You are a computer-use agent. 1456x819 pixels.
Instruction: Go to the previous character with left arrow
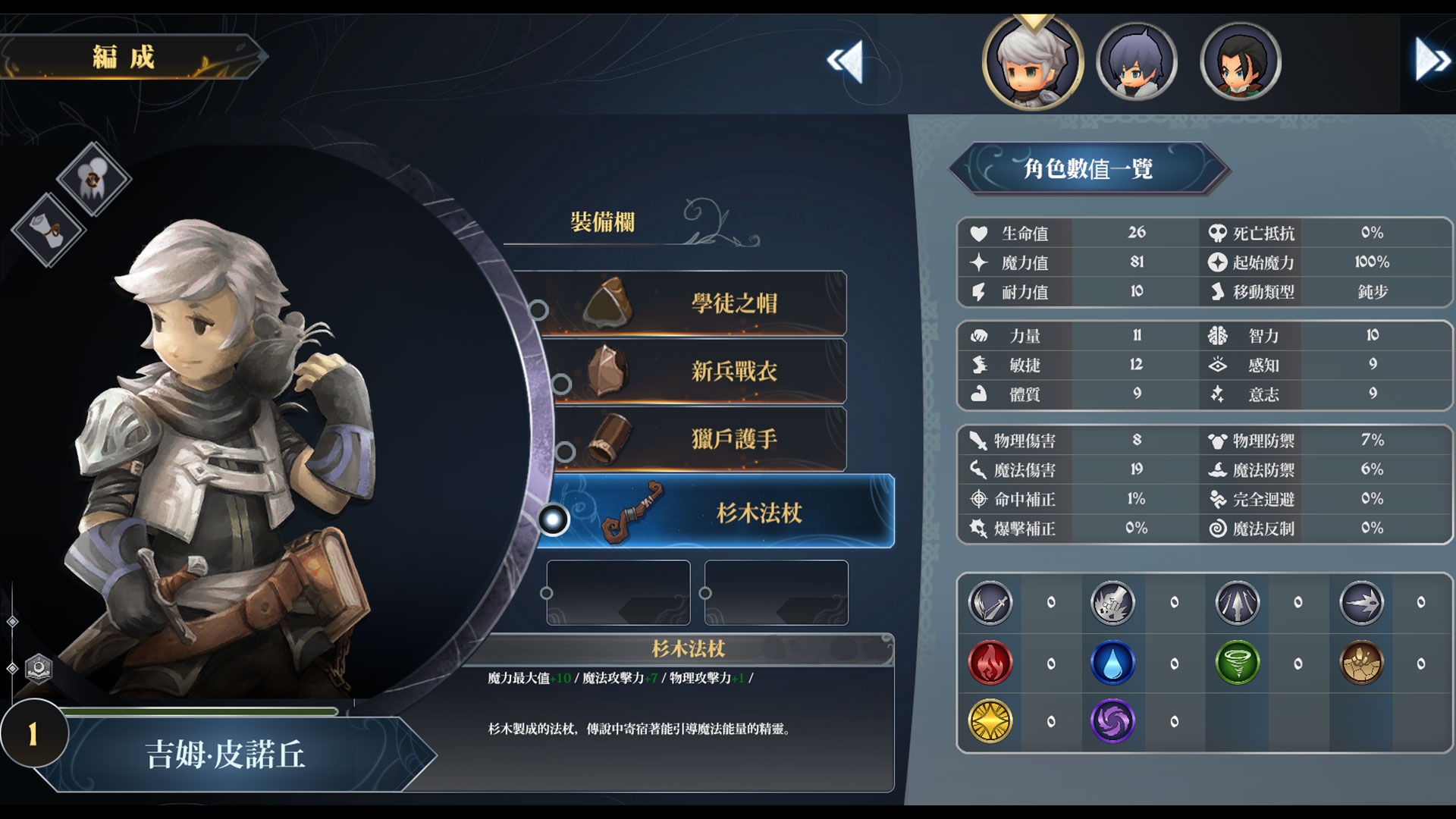point(846,61)
